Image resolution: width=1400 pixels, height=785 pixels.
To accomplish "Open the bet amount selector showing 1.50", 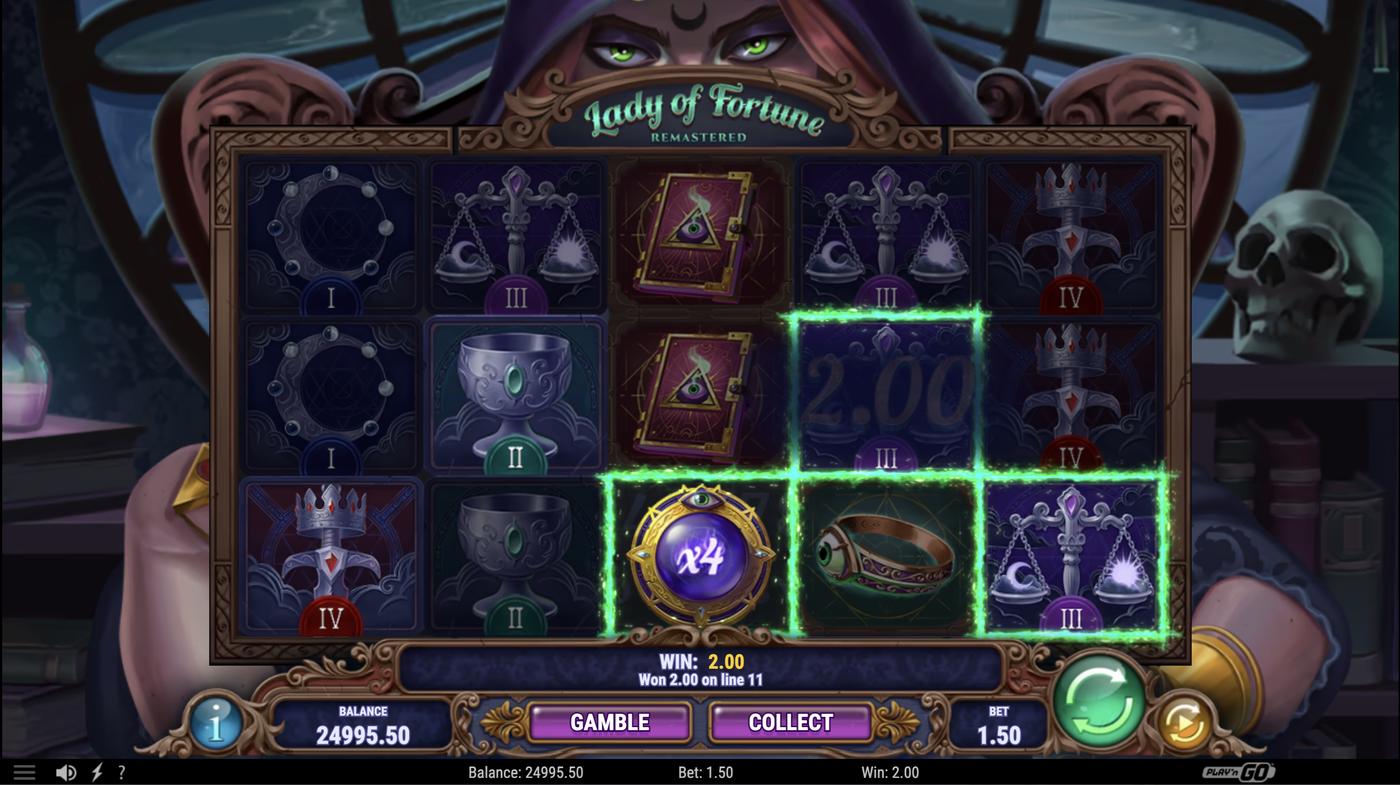I will tap(1000, 722).
